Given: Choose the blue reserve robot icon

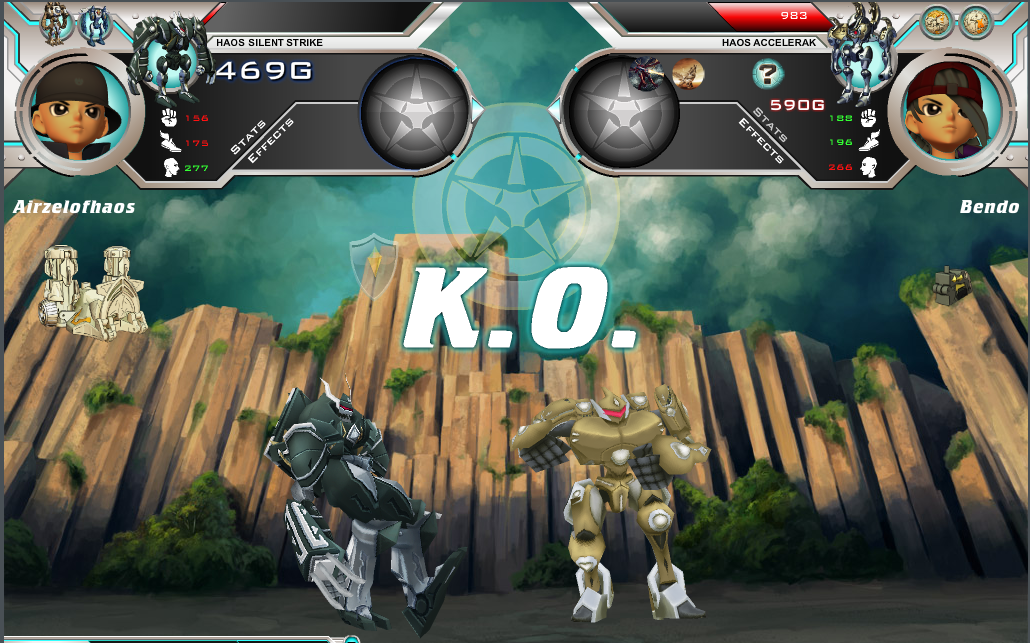Looking at the screenshot, I should tap(95, 24).
